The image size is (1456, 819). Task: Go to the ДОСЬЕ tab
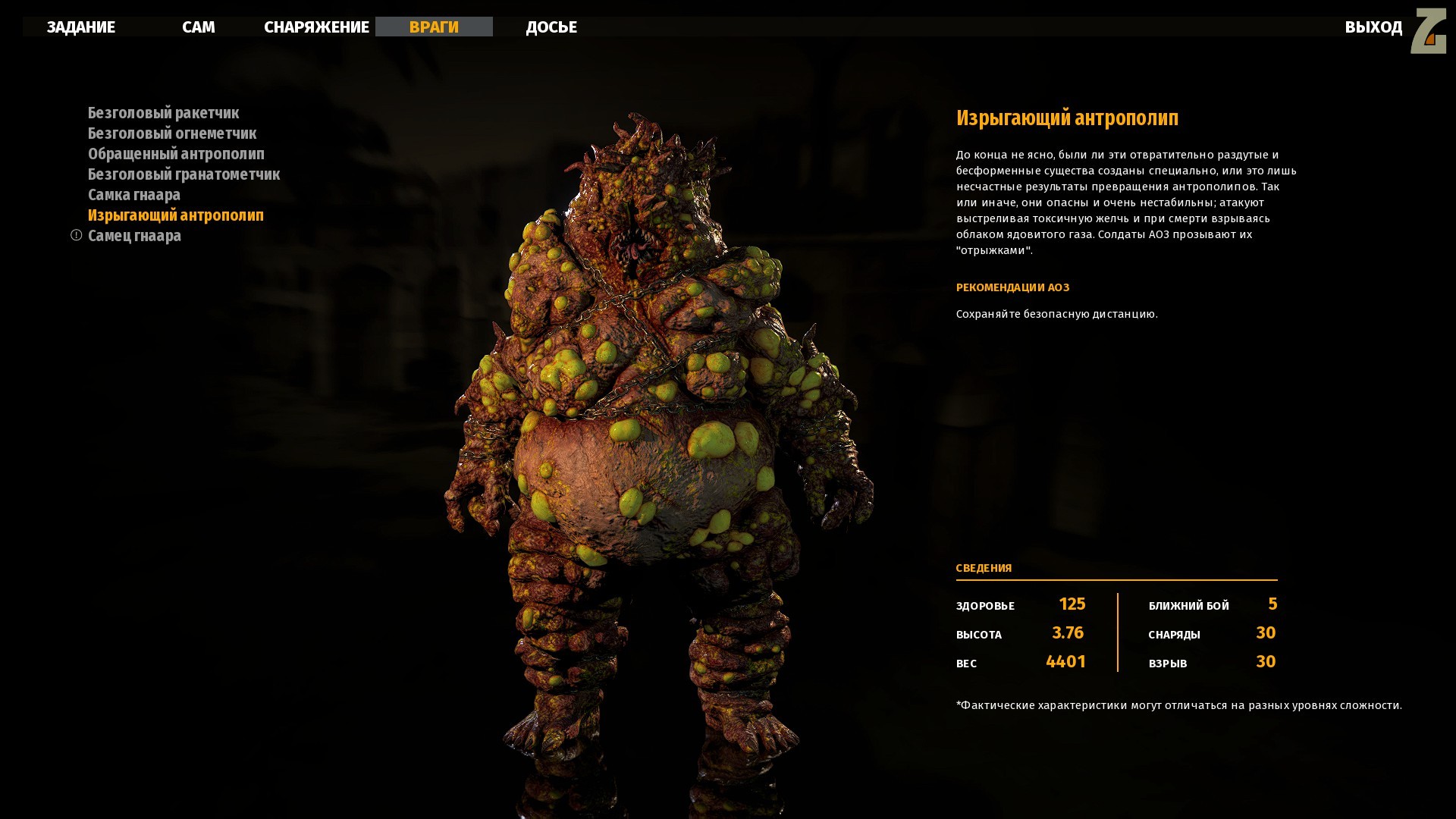tap(551, 27)
